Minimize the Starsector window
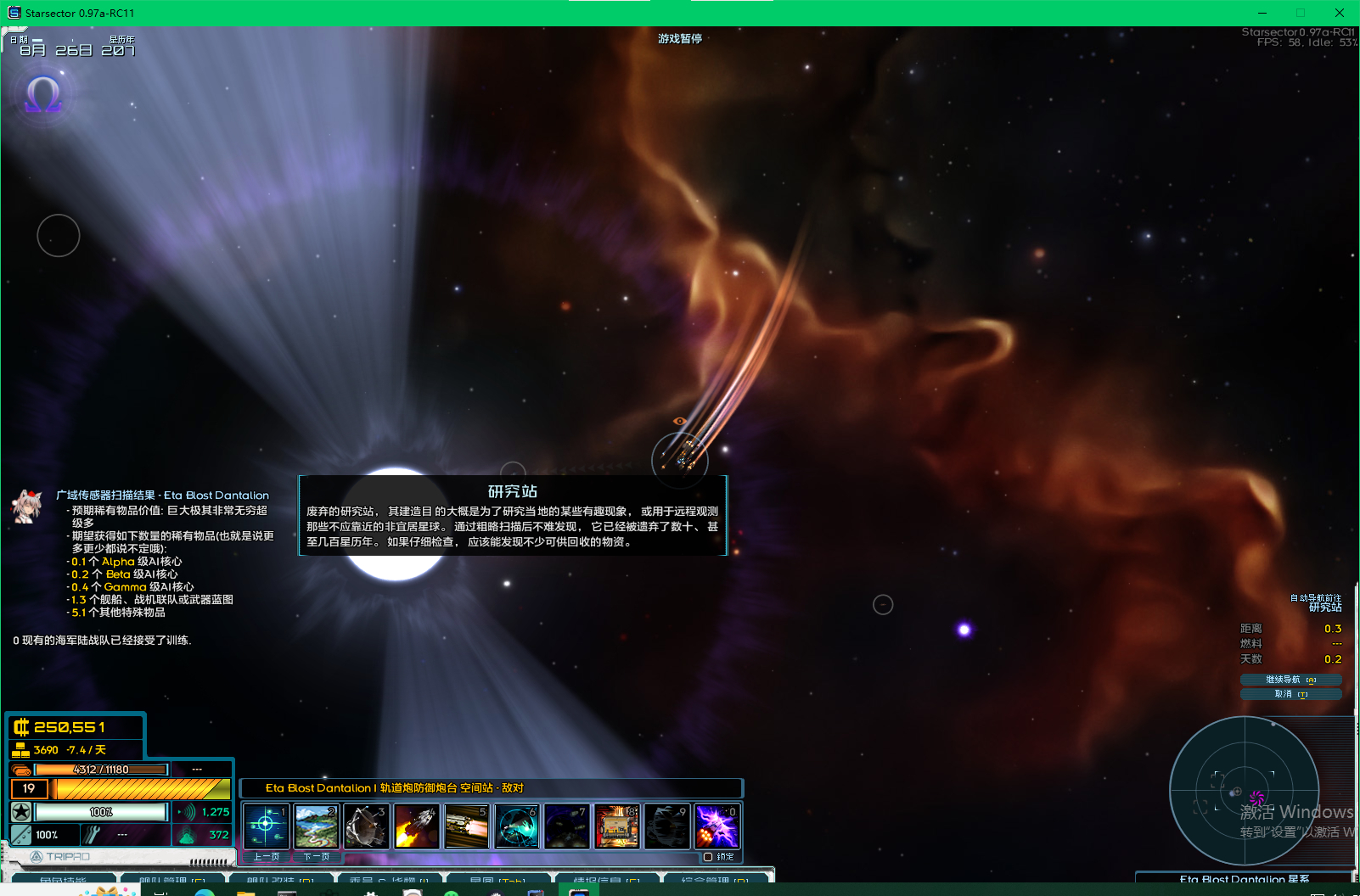Screen dimensions: 1360x896 point(1262,13)
